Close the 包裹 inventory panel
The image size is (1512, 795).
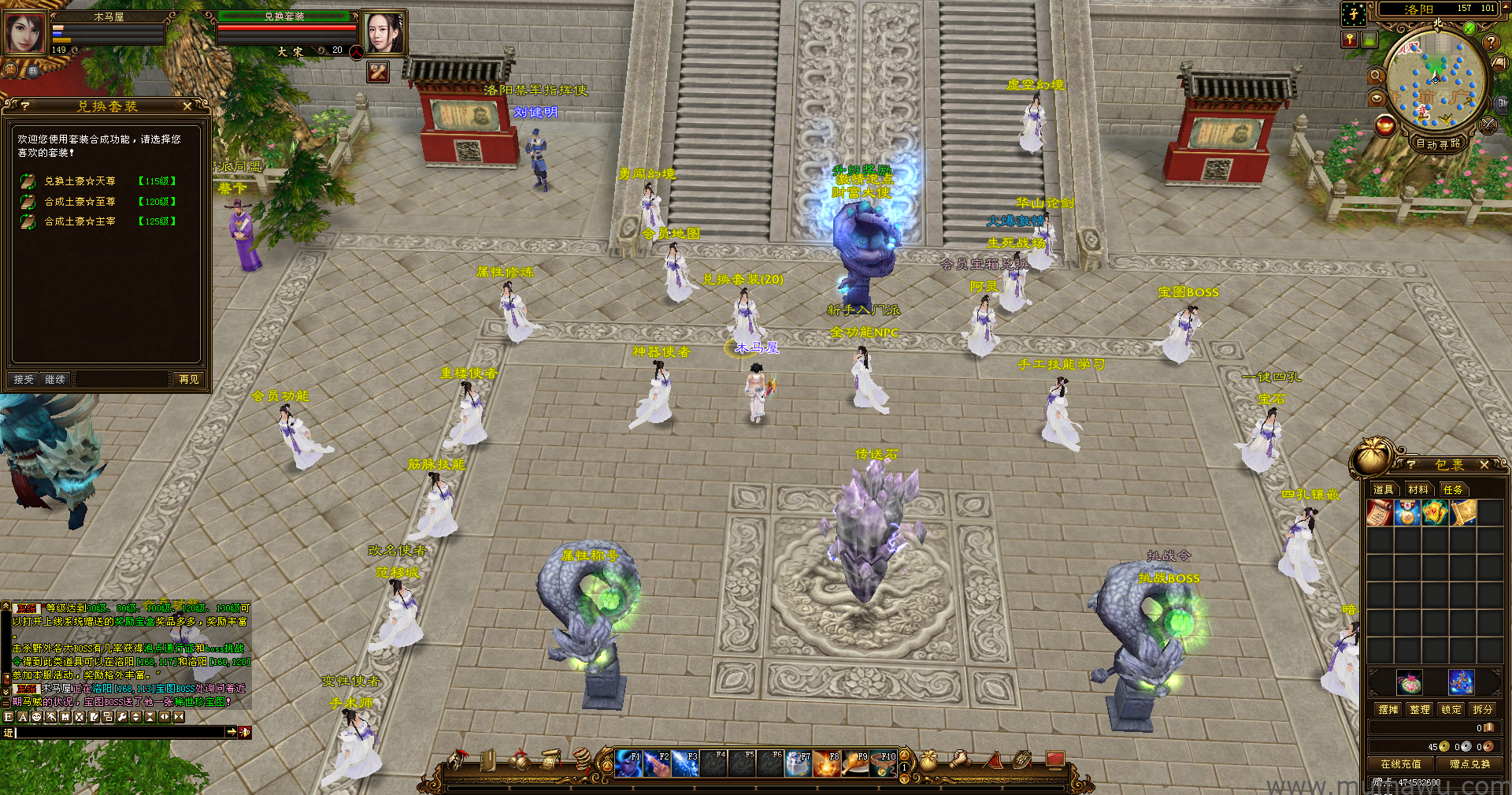click(1484, 465)
